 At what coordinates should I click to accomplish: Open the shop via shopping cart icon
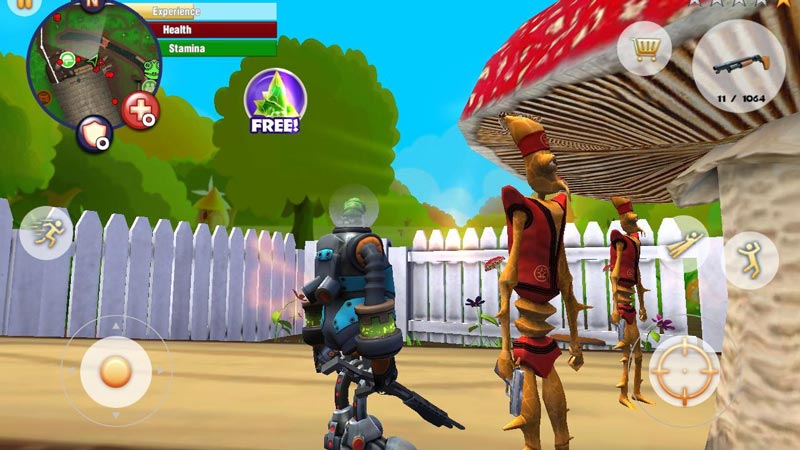pyautogui.click(x=643, y=47)
